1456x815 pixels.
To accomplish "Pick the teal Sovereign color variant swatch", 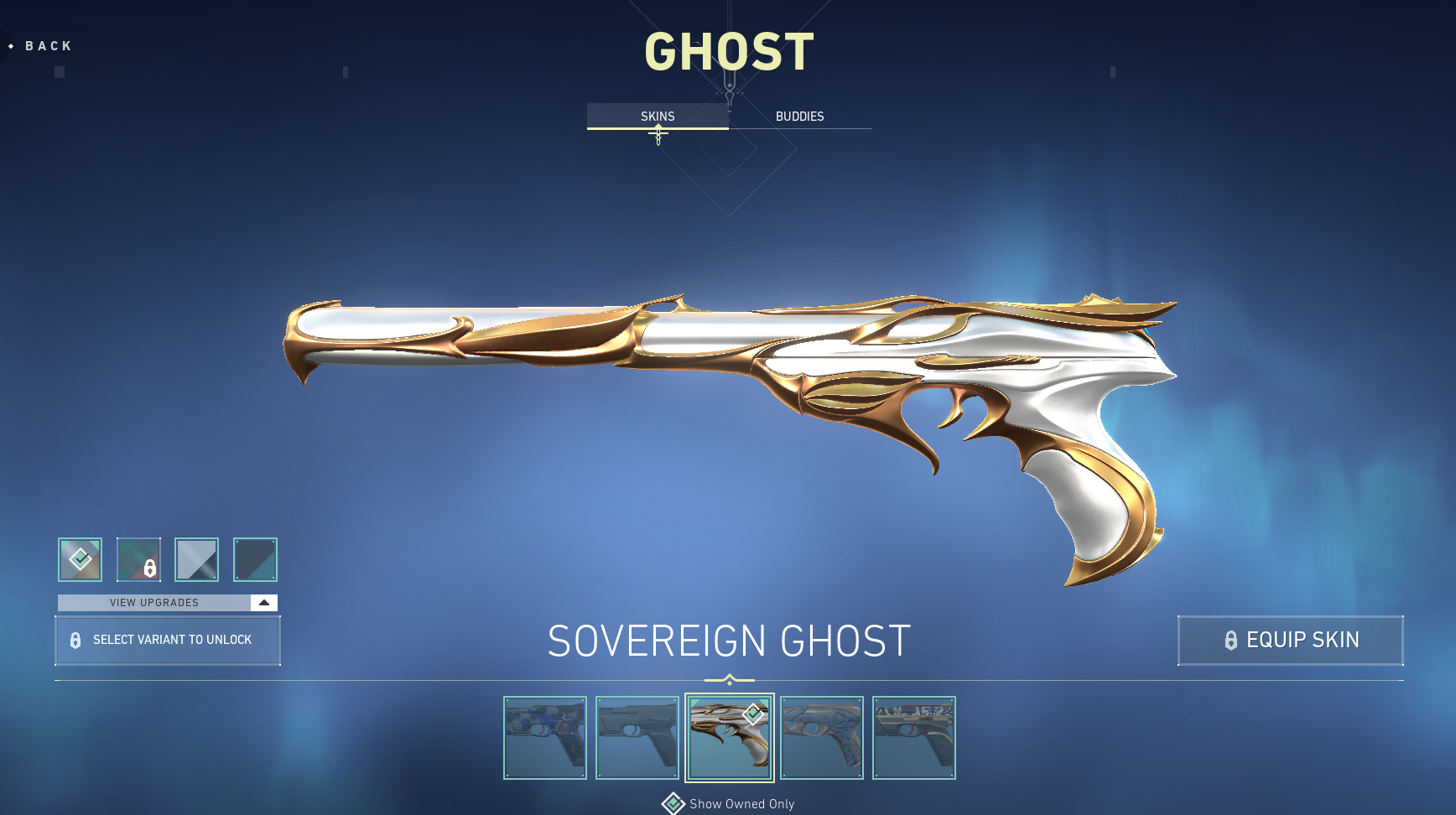I will click(x=255, y=559).
